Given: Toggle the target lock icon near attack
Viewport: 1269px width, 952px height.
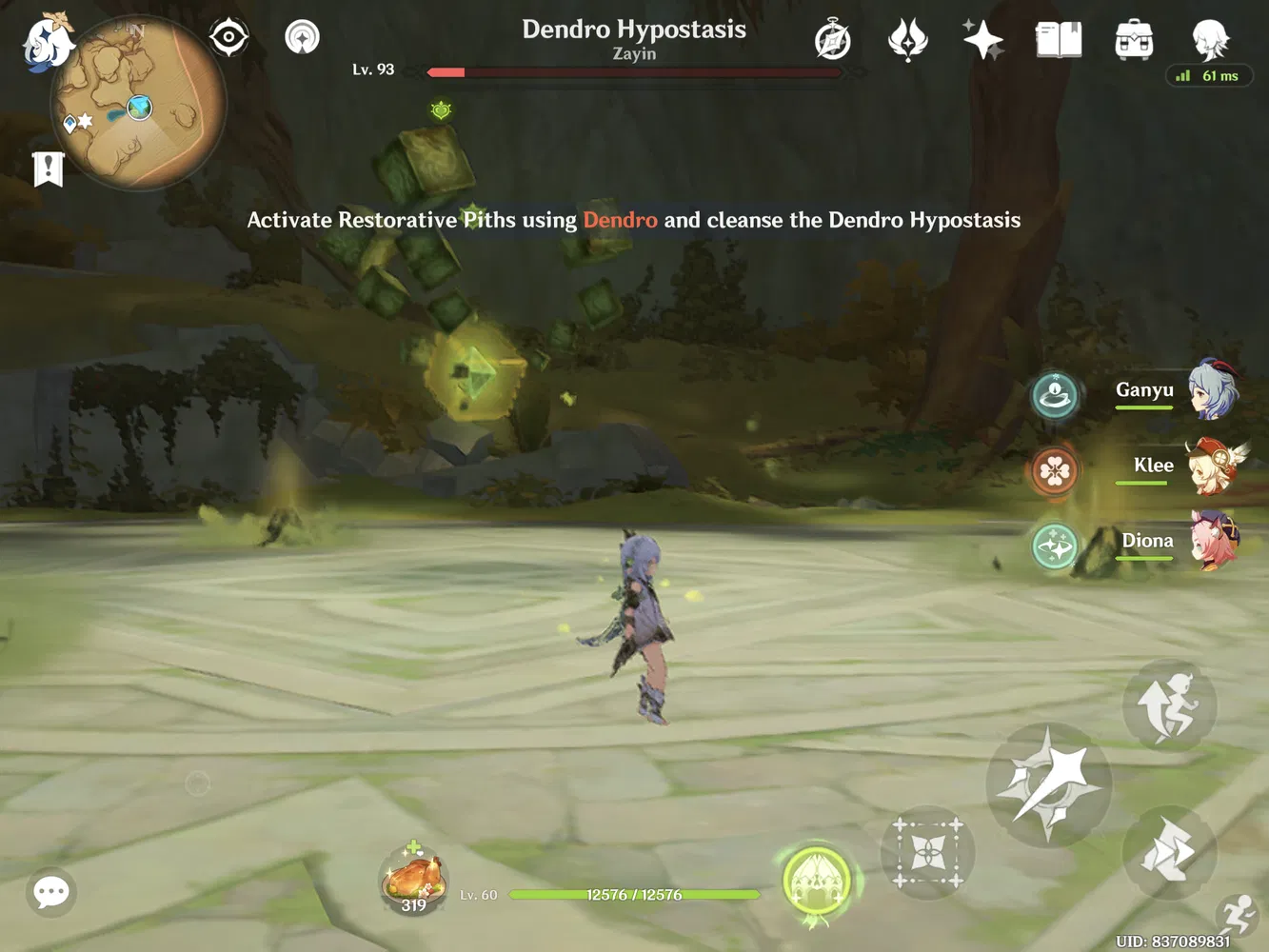Looking at the screenshot, I should point(927,852).
